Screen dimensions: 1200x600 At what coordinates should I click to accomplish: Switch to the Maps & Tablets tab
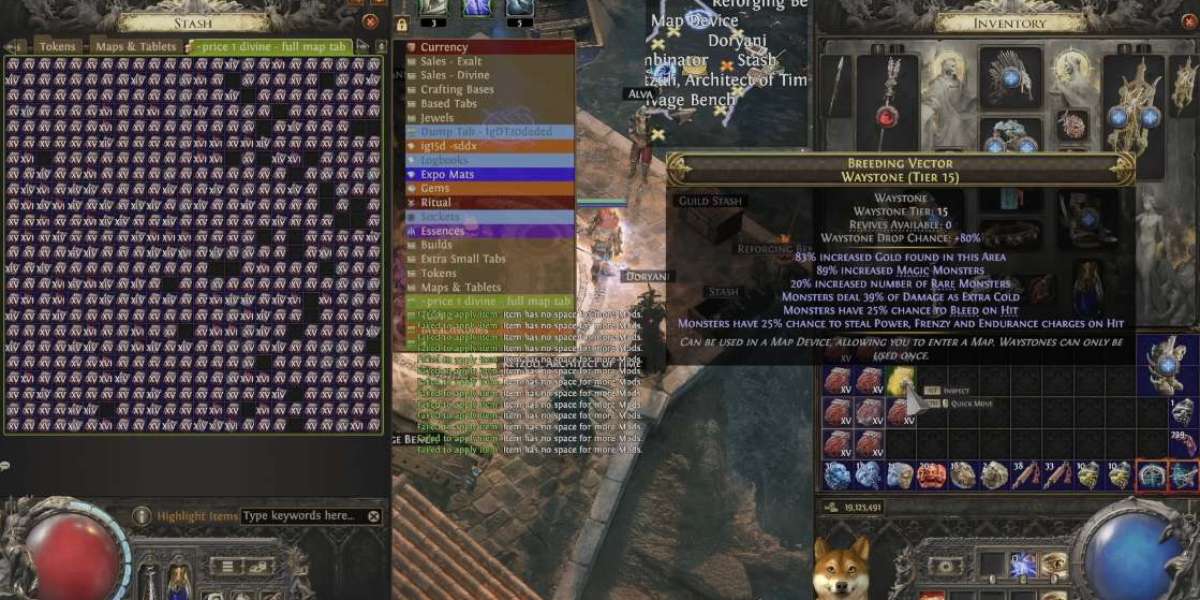[x=136, y=46]
